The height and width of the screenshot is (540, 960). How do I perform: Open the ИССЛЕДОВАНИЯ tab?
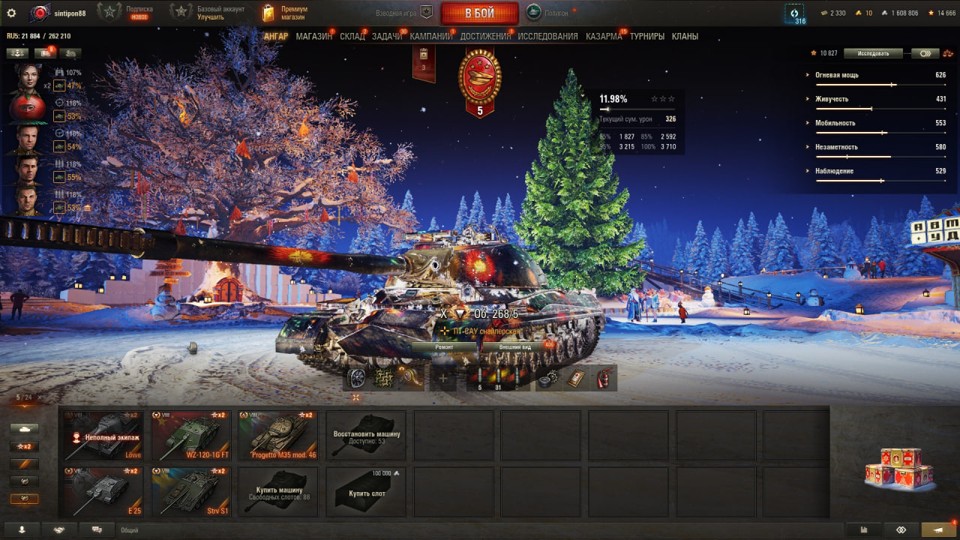[547, 36]
